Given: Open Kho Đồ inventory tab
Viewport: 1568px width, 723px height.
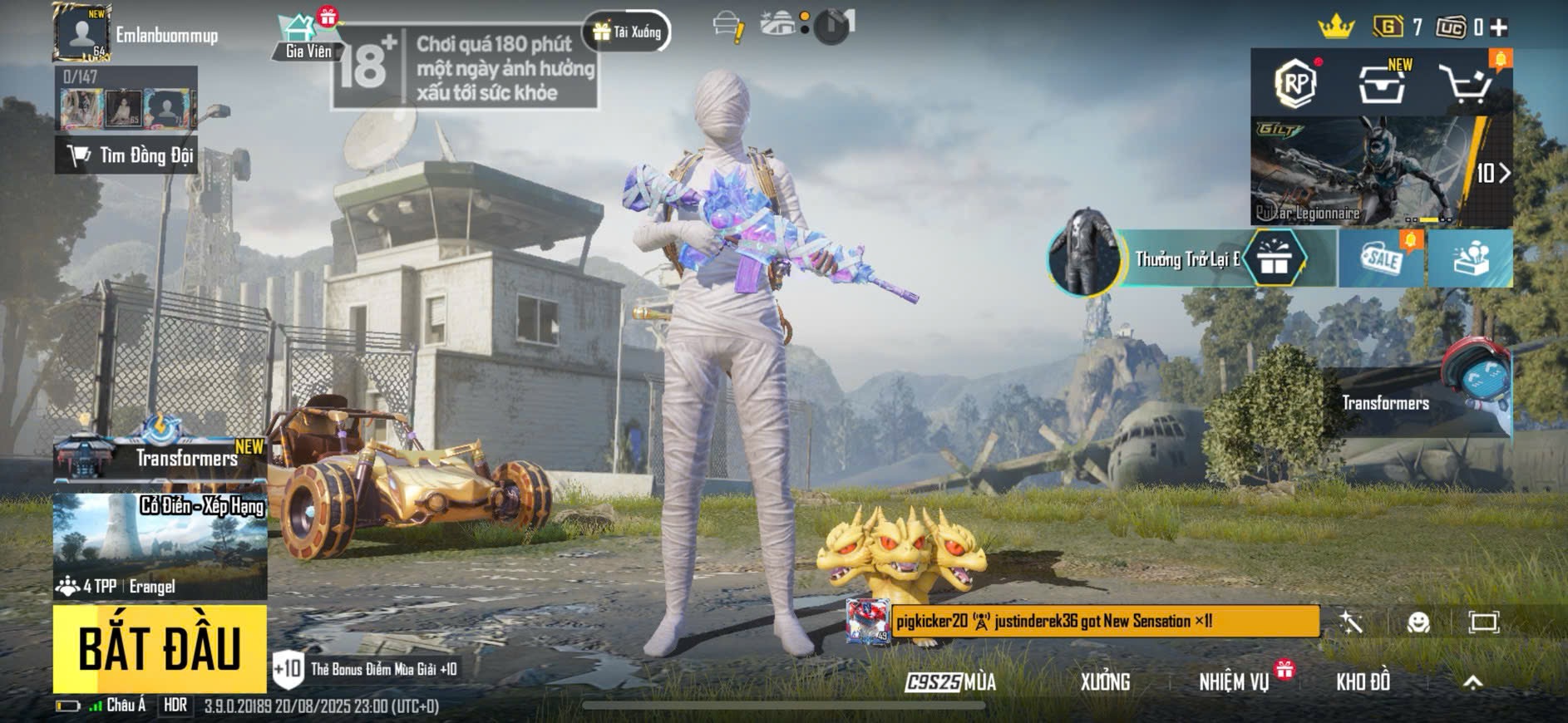Looking at the screenshot, I should coord(1363,682).
